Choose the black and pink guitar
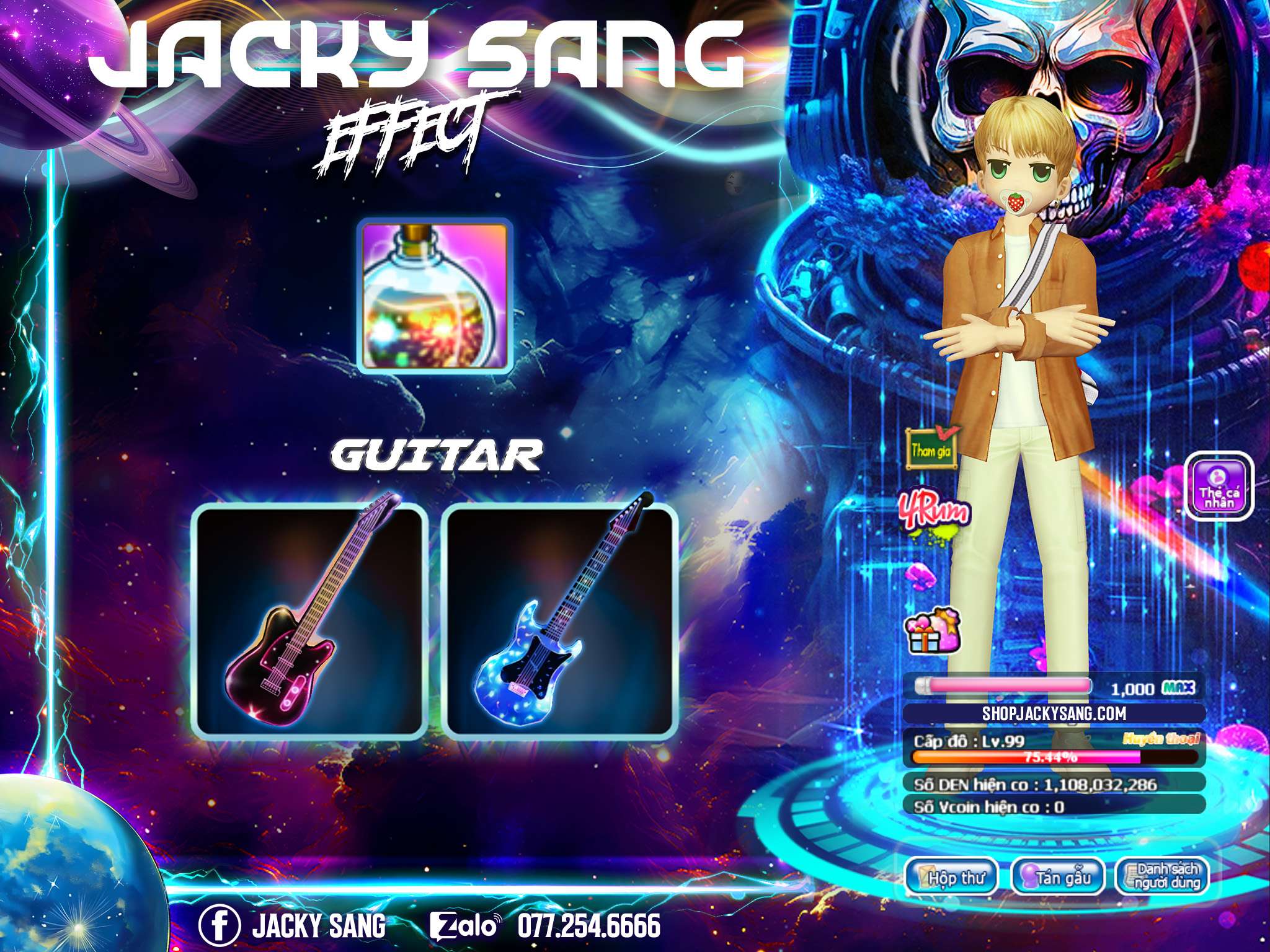This screenshot has width=1270, height=952. coord(309,622)
